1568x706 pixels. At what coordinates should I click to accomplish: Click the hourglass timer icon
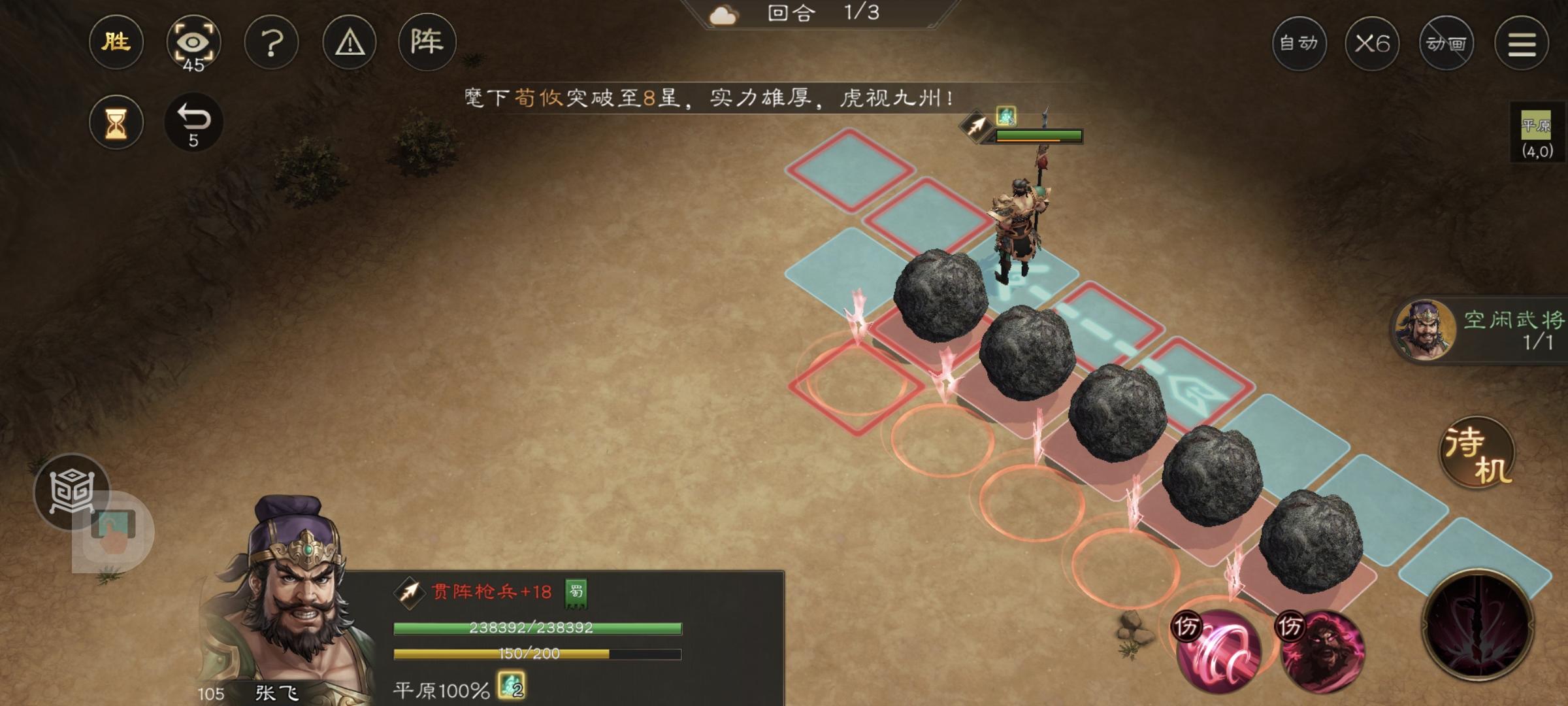pyautogui.click(x=116, y=122)
